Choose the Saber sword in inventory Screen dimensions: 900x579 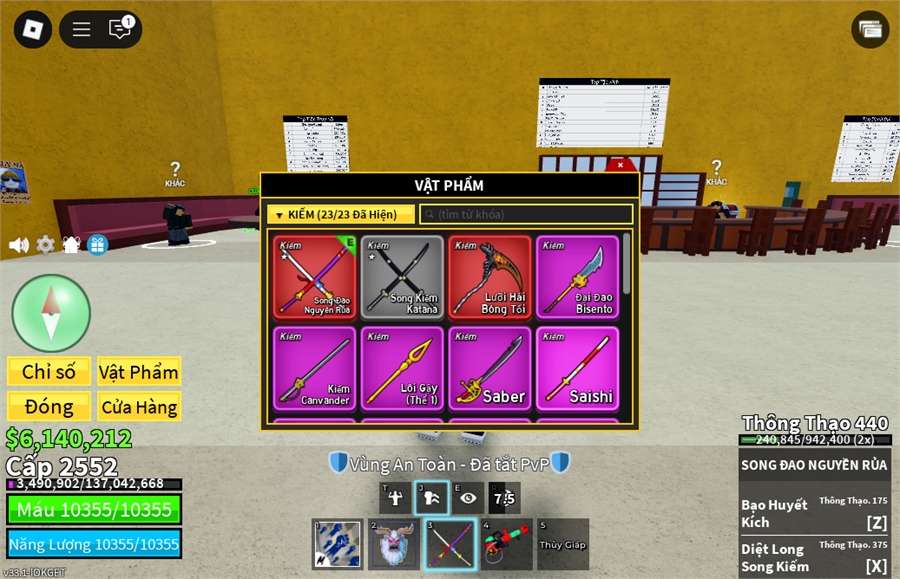point(489,368)
